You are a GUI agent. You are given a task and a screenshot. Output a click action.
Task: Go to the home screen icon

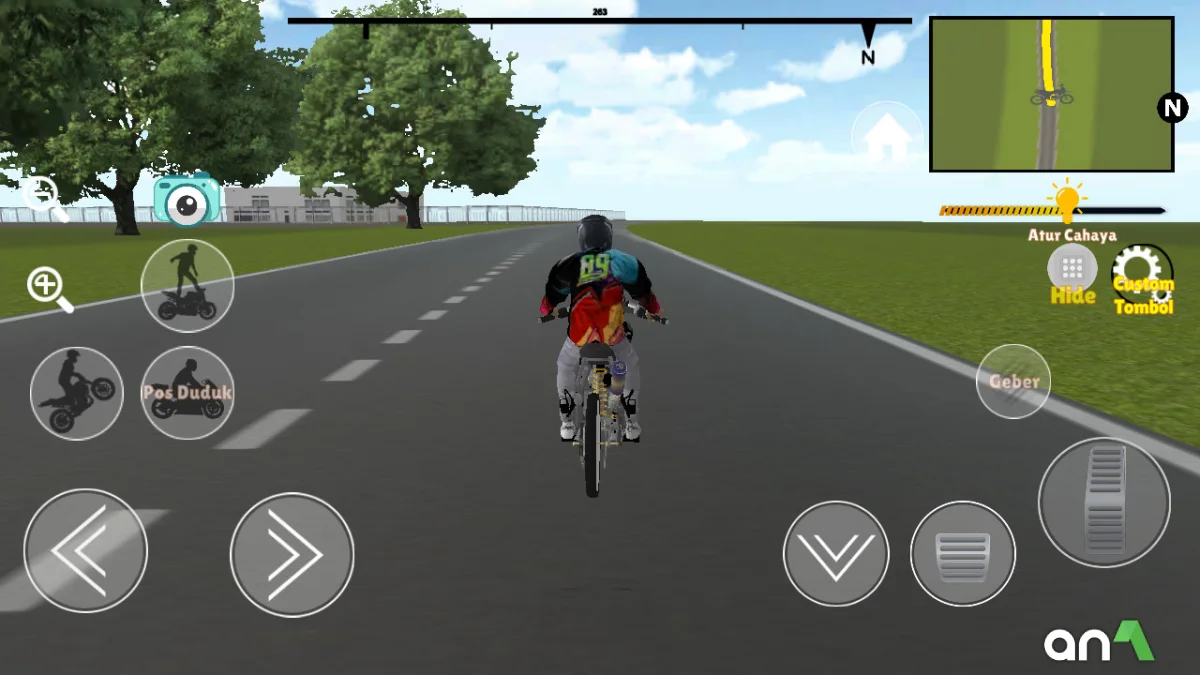(887, 137)
